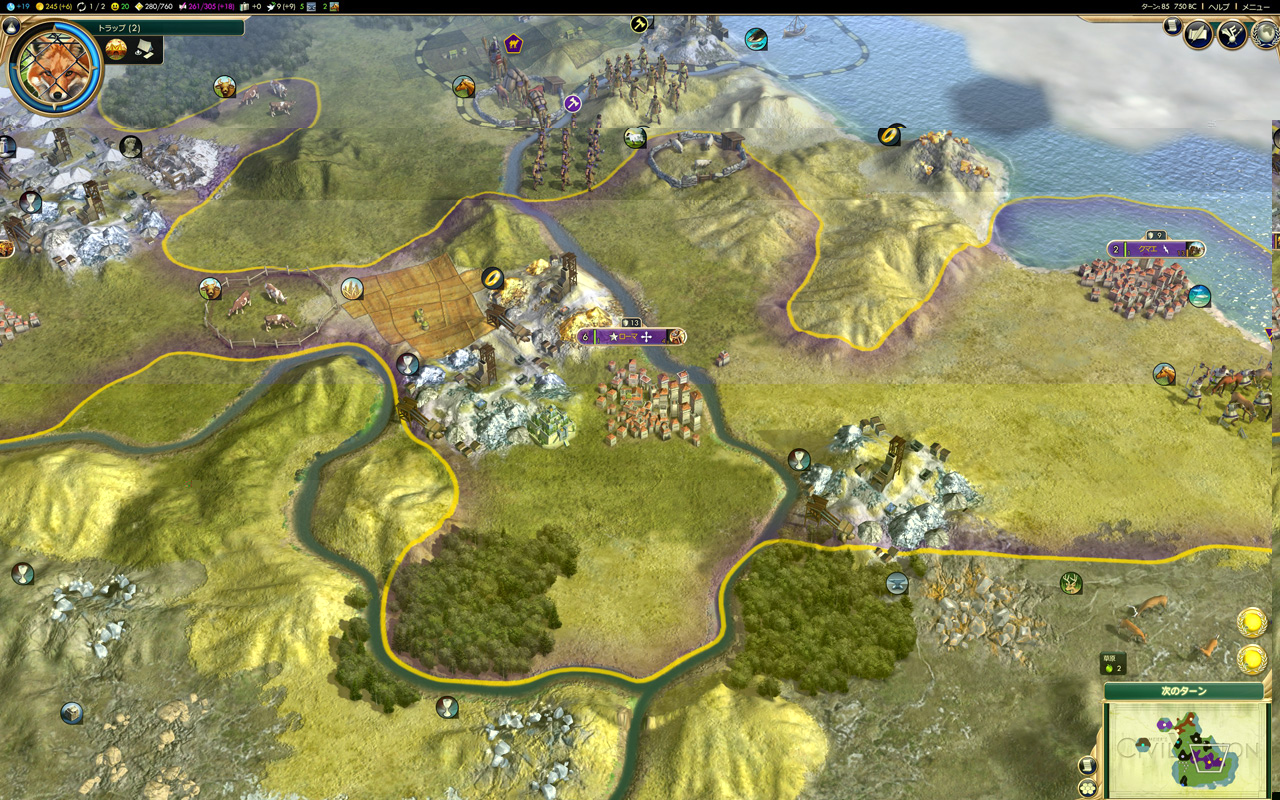
Task: Click the 次のターン next turn button
Action: pos(1184,691)
